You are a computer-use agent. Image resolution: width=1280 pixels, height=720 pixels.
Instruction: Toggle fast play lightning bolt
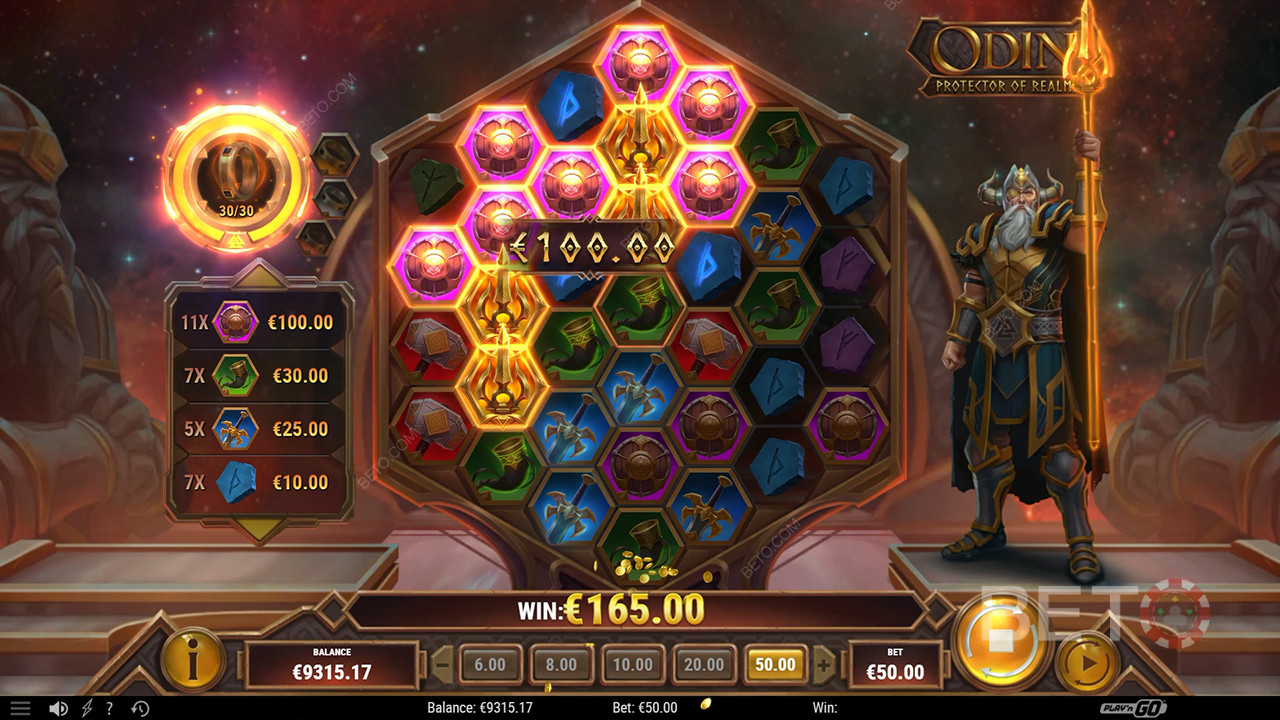coord(87,708)
